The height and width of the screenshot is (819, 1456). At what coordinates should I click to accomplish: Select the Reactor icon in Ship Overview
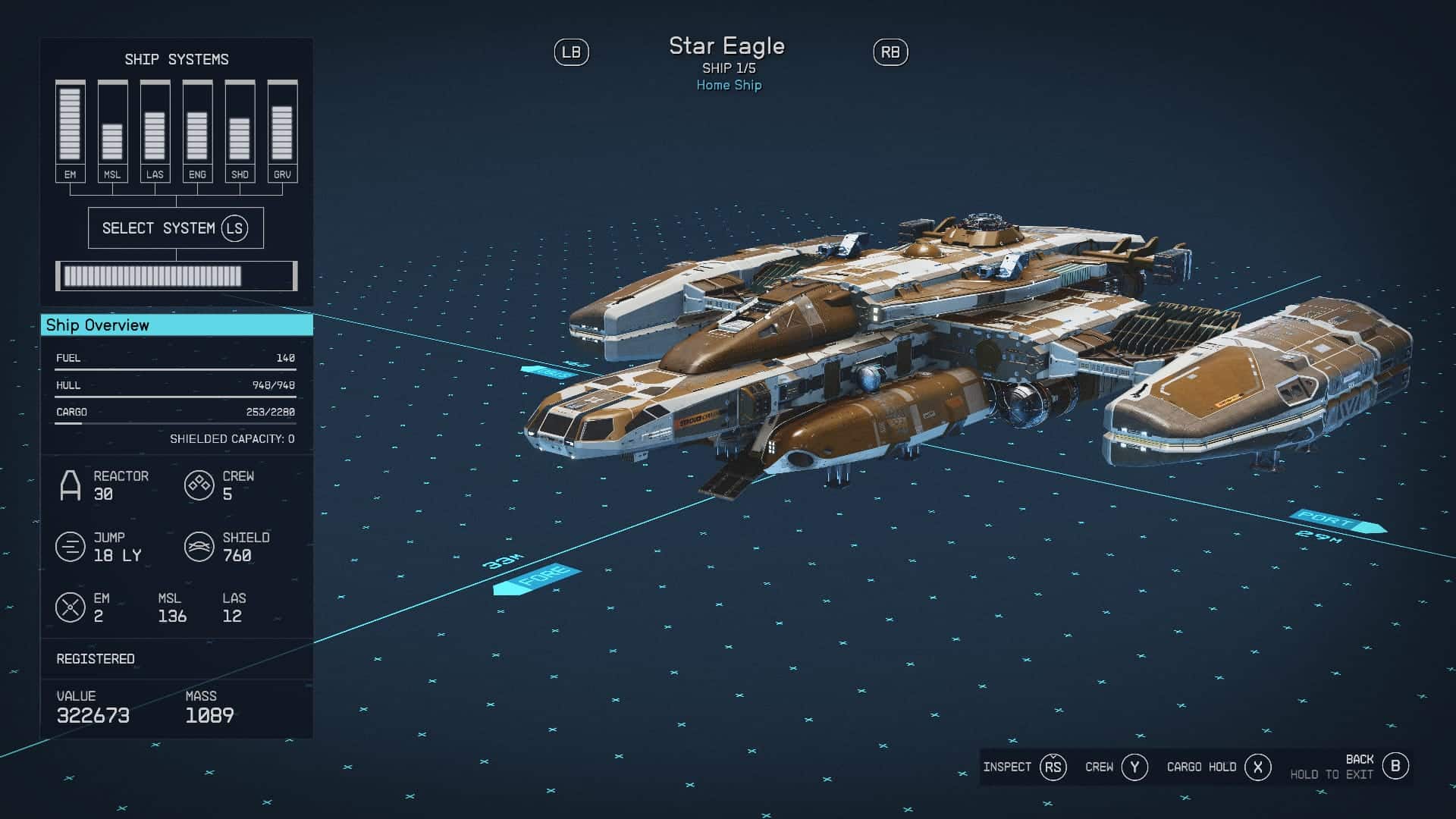71,485
